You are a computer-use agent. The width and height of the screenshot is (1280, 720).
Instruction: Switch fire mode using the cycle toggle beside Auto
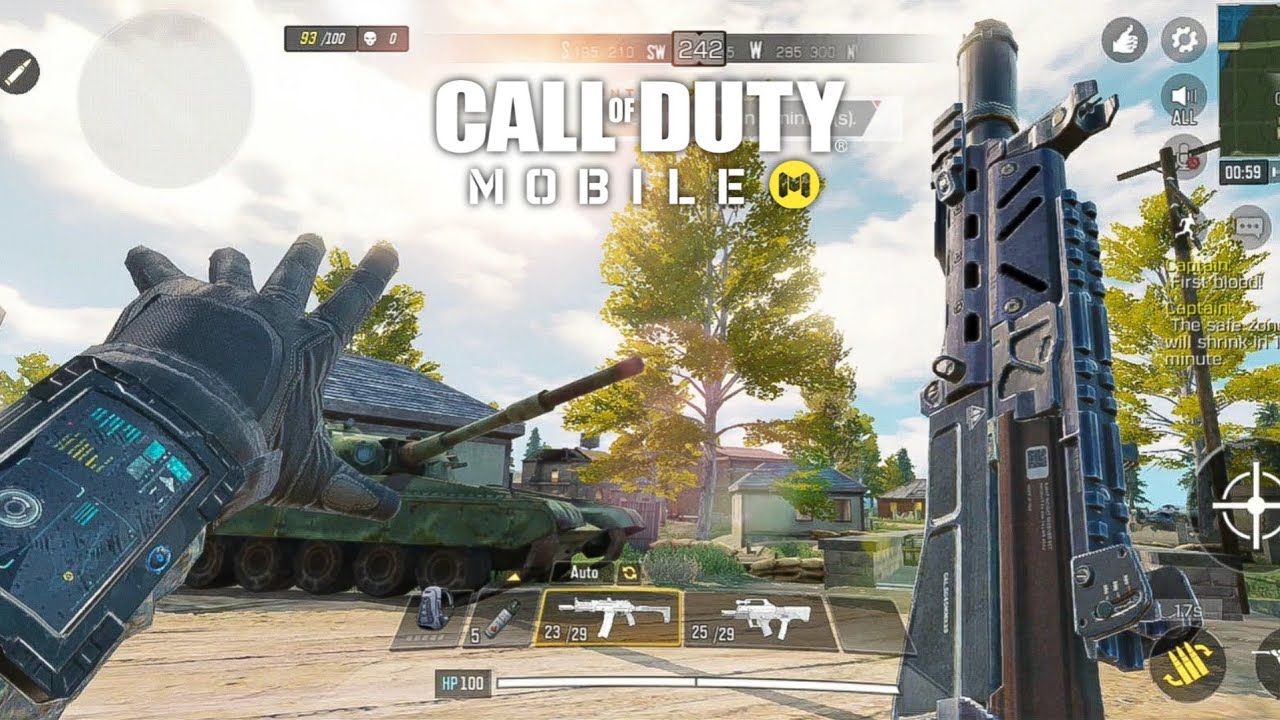pyautogui.click(x=627, y=573)
